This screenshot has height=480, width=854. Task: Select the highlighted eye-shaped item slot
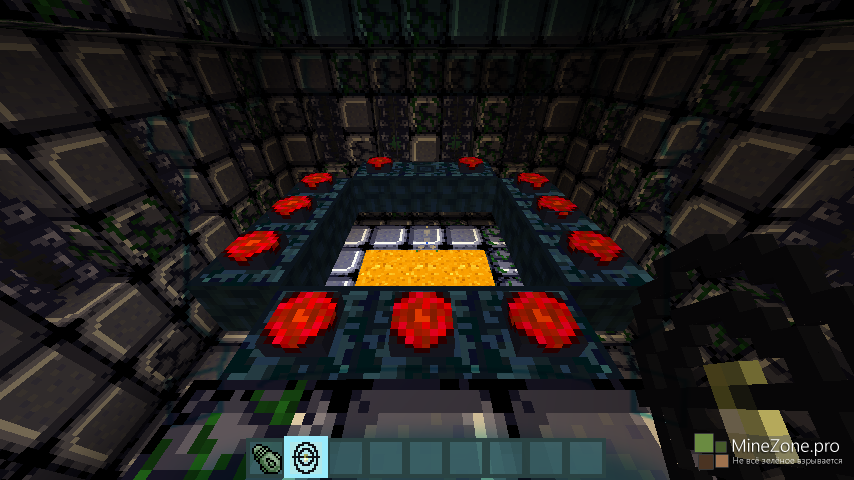point(304,457)
